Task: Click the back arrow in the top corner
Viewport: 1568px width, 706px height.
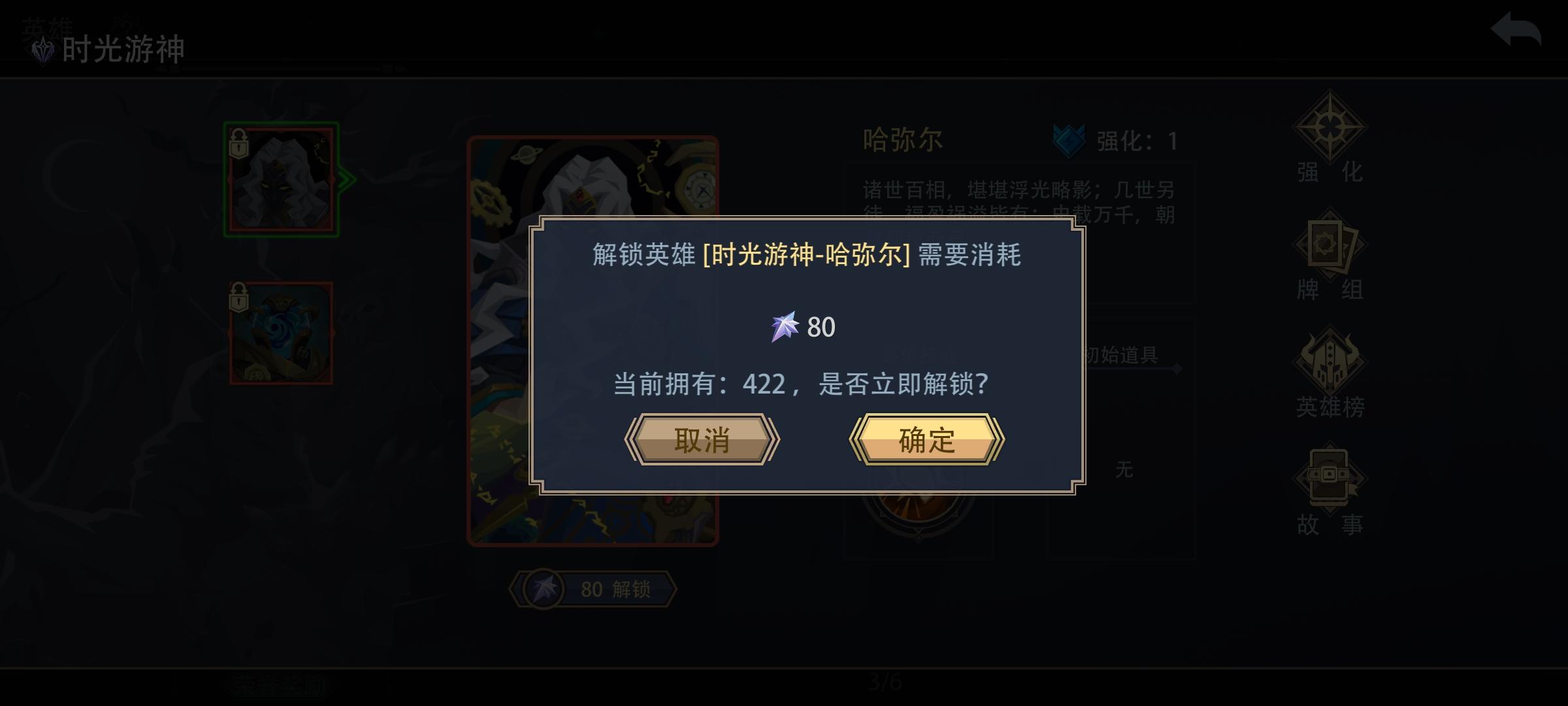Action: pyautogui.click(x=1516, y=29)
